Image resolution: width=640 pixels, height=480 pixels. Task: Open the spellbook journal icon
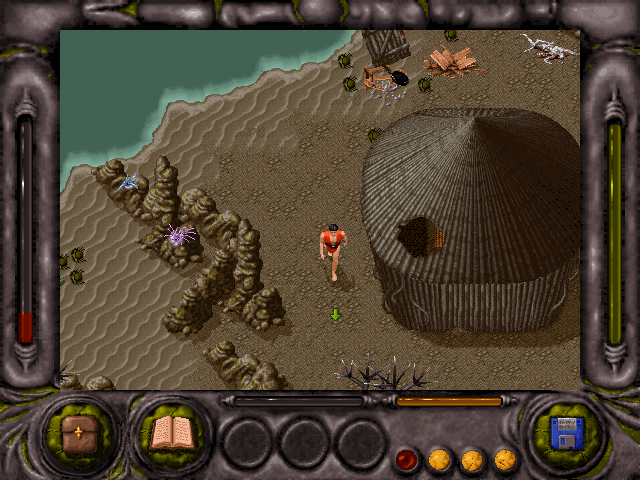(169, 433)
